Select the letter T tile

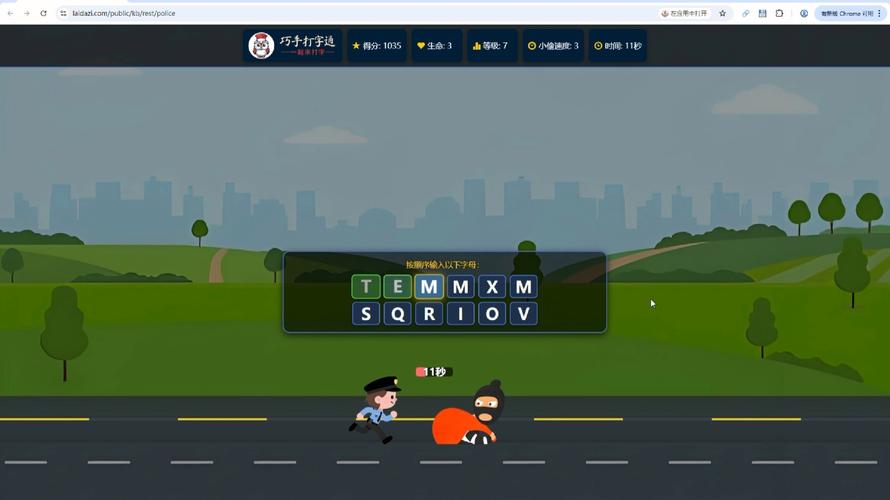click(x=366, y=287)
